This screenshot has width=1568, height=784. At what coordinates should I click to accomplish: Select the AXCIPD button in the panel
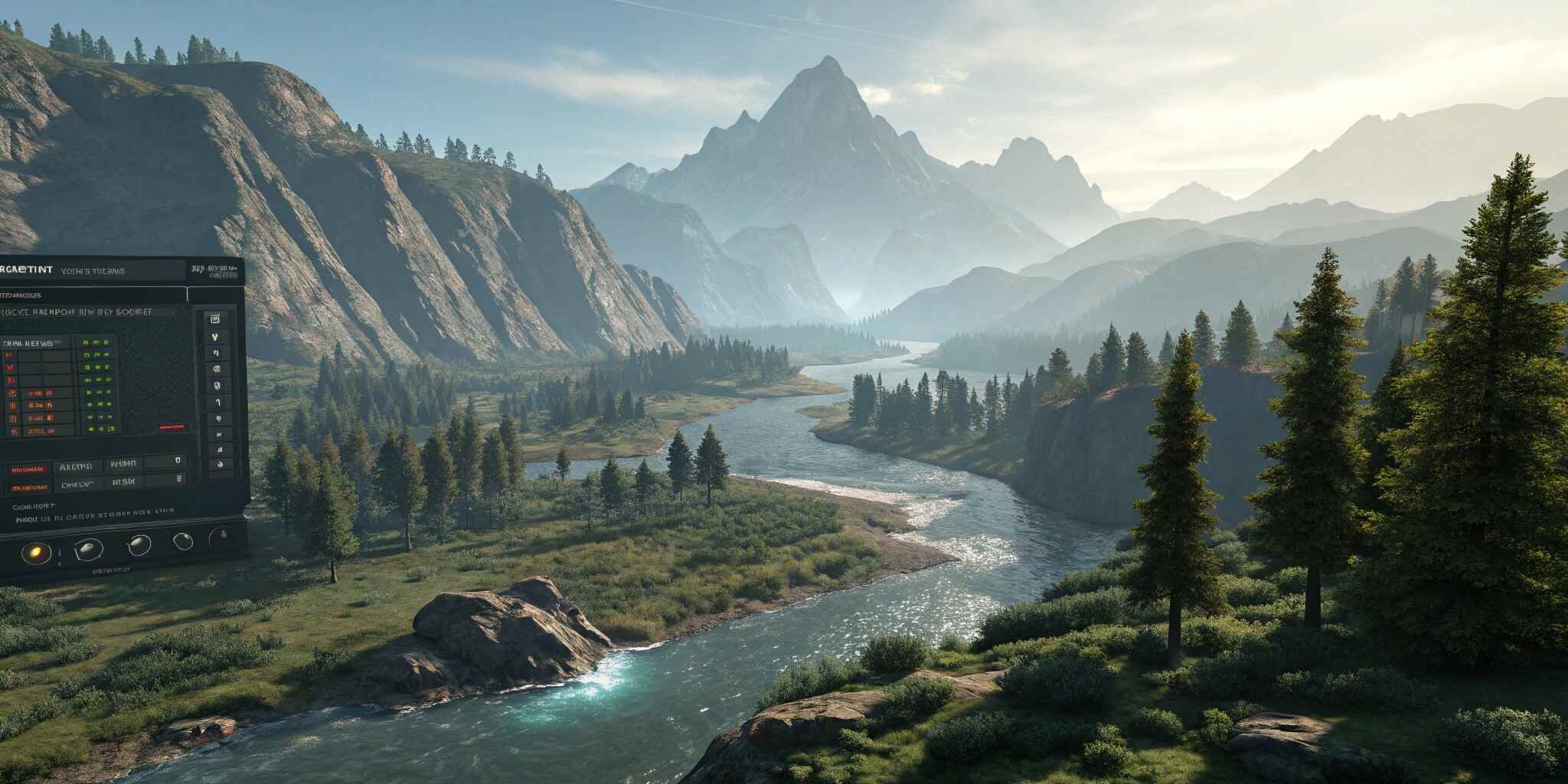tap(76, 466)
